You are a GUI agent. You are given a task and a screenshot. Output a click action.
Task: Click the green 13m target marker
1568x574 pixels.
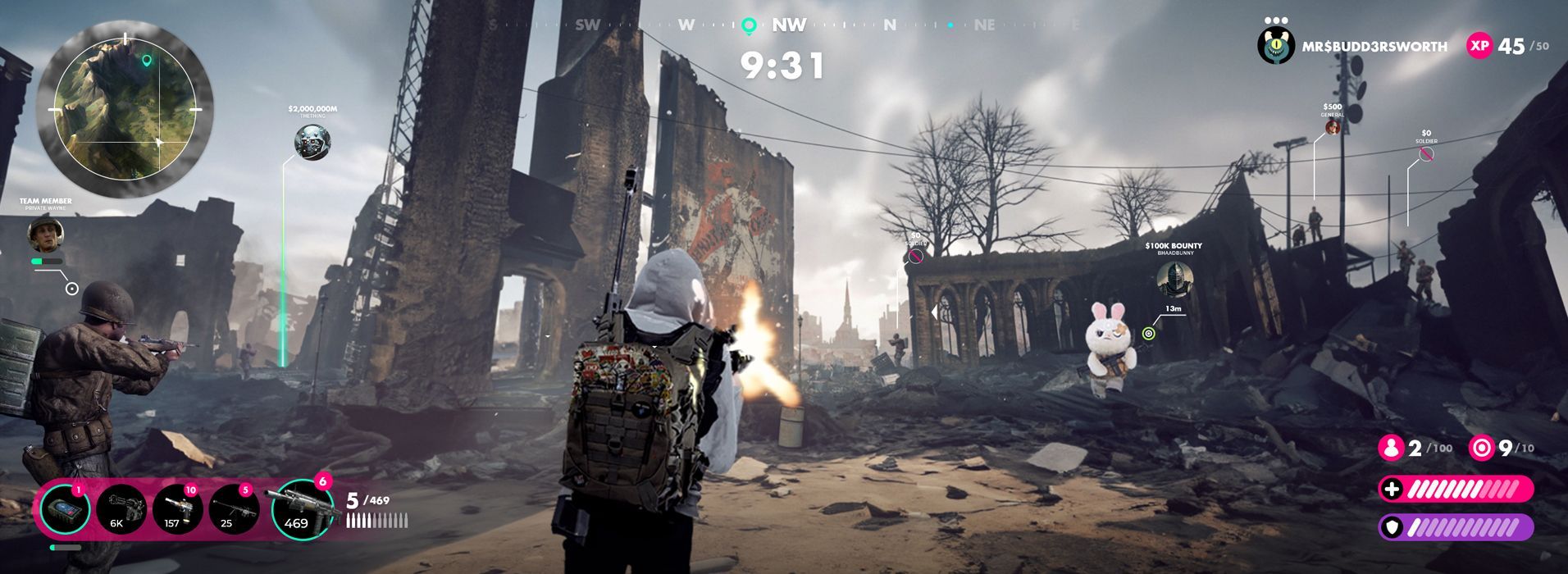pos(1148,333)
